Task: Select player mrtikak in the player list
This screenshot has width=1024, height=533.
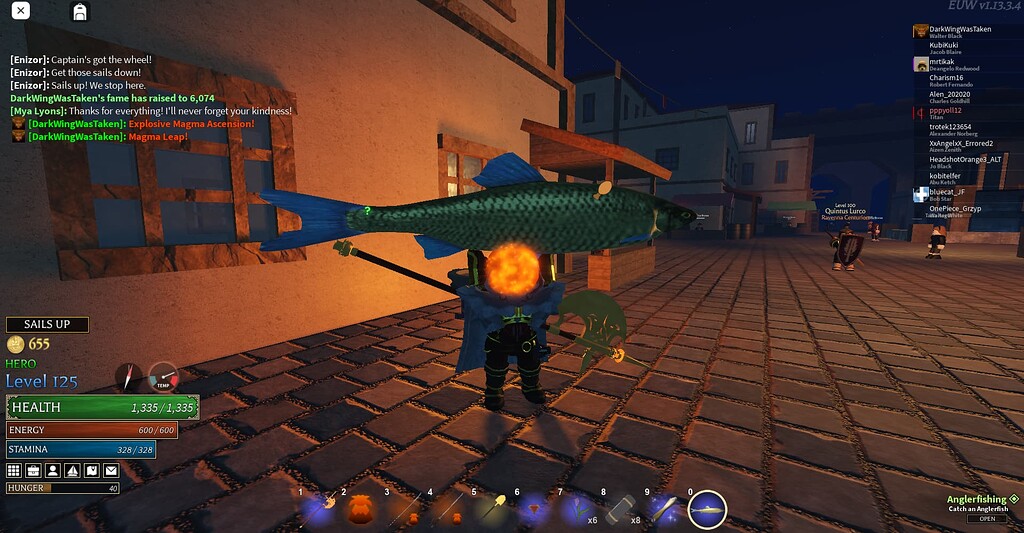Action: [942, 61]
